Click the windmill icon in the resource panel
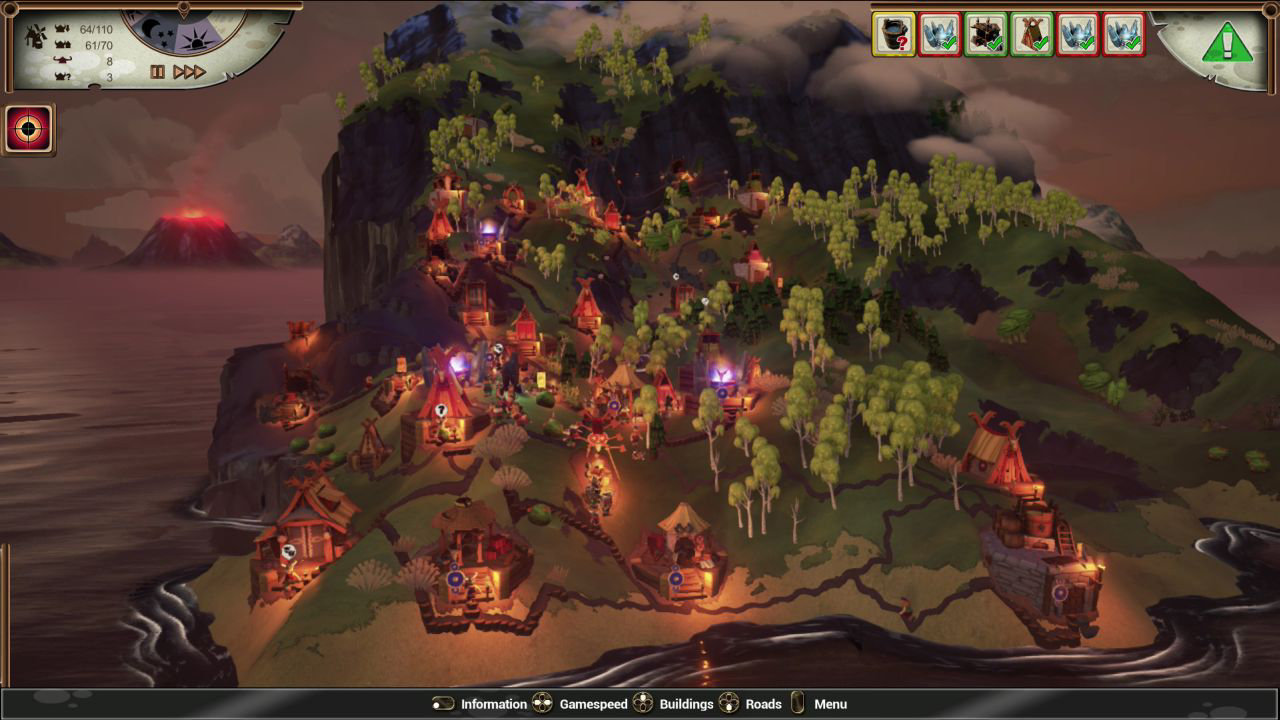The image size is (1280, 720). point(34,35)
